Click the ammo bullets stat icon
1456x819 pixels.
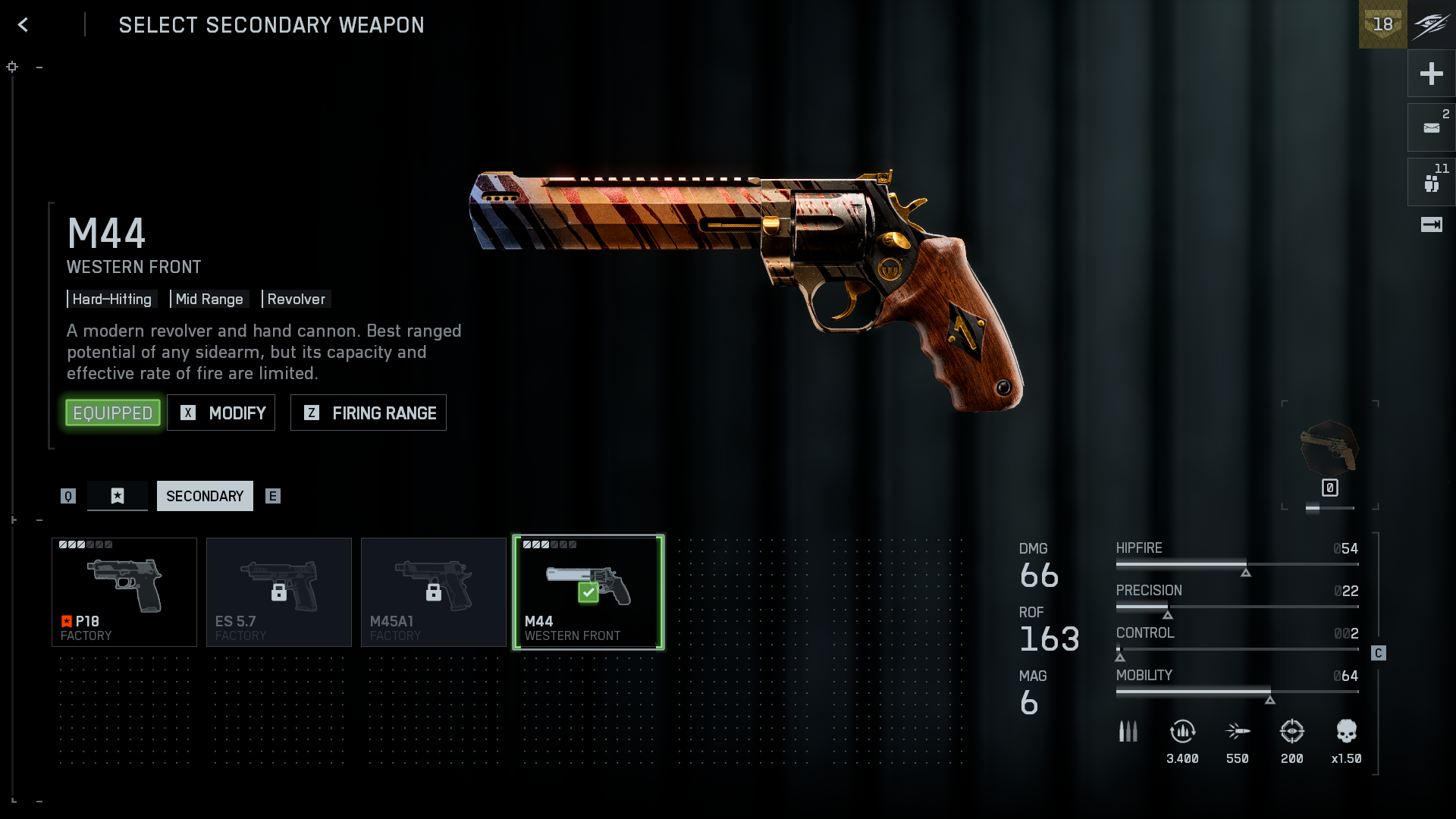[x=1128, y=732]
